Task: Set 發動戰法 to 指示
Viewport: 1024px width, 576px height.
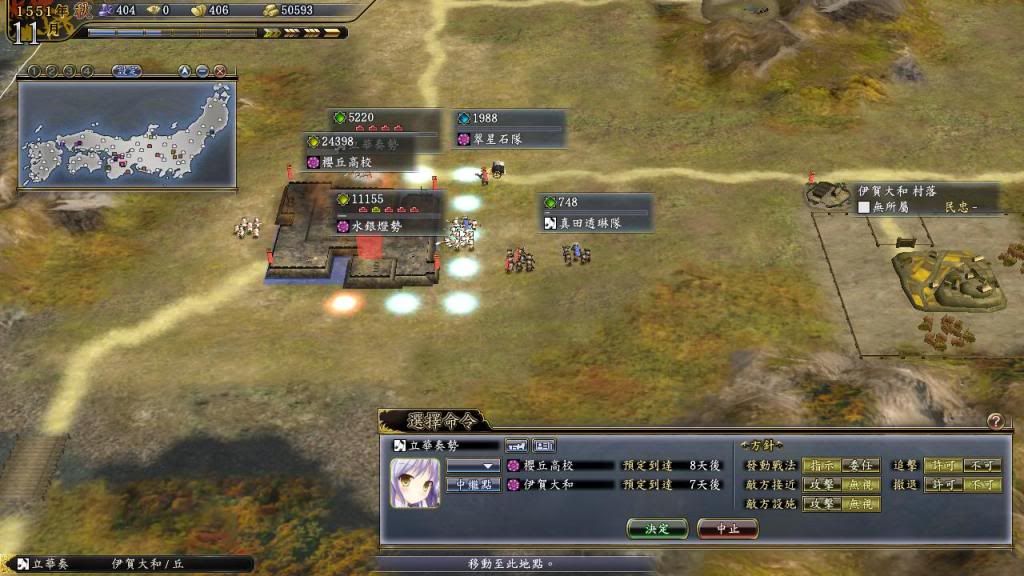Action: click(821, 466)
